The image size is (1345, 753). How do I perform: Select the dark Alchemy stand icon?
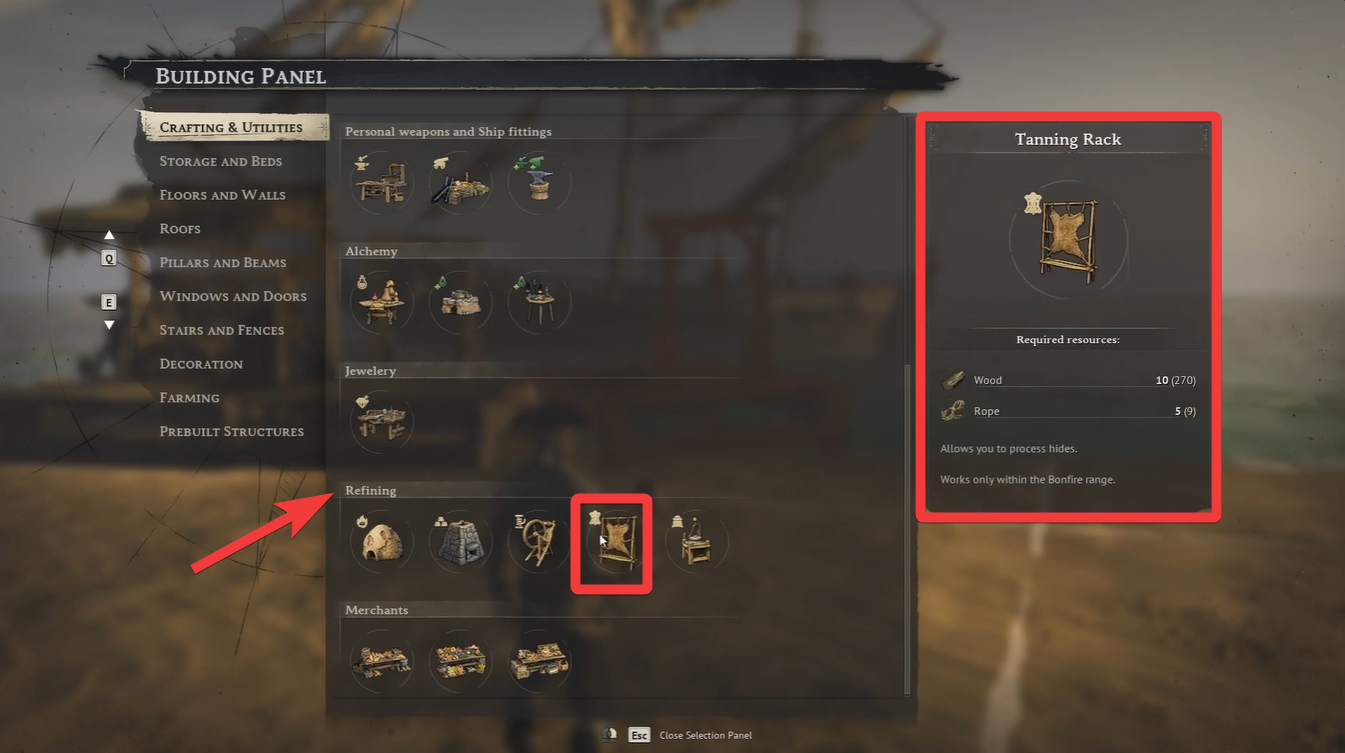tap(539, 301)
